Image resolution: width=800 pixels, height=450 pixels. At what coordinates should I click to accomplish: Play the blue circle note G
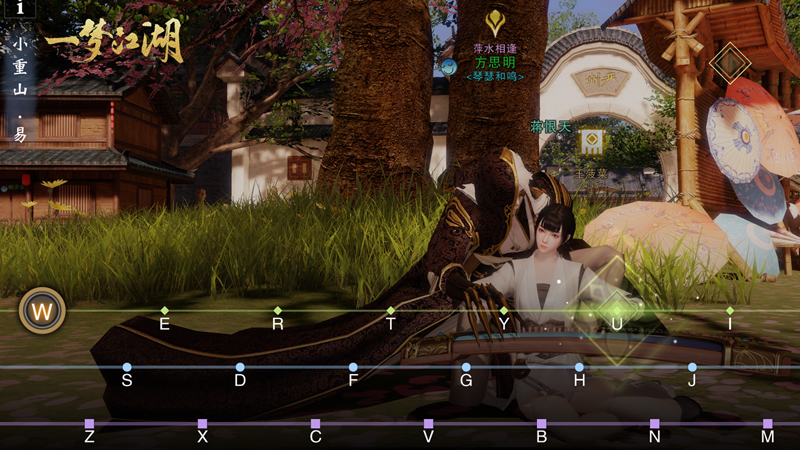pos(466,367)
